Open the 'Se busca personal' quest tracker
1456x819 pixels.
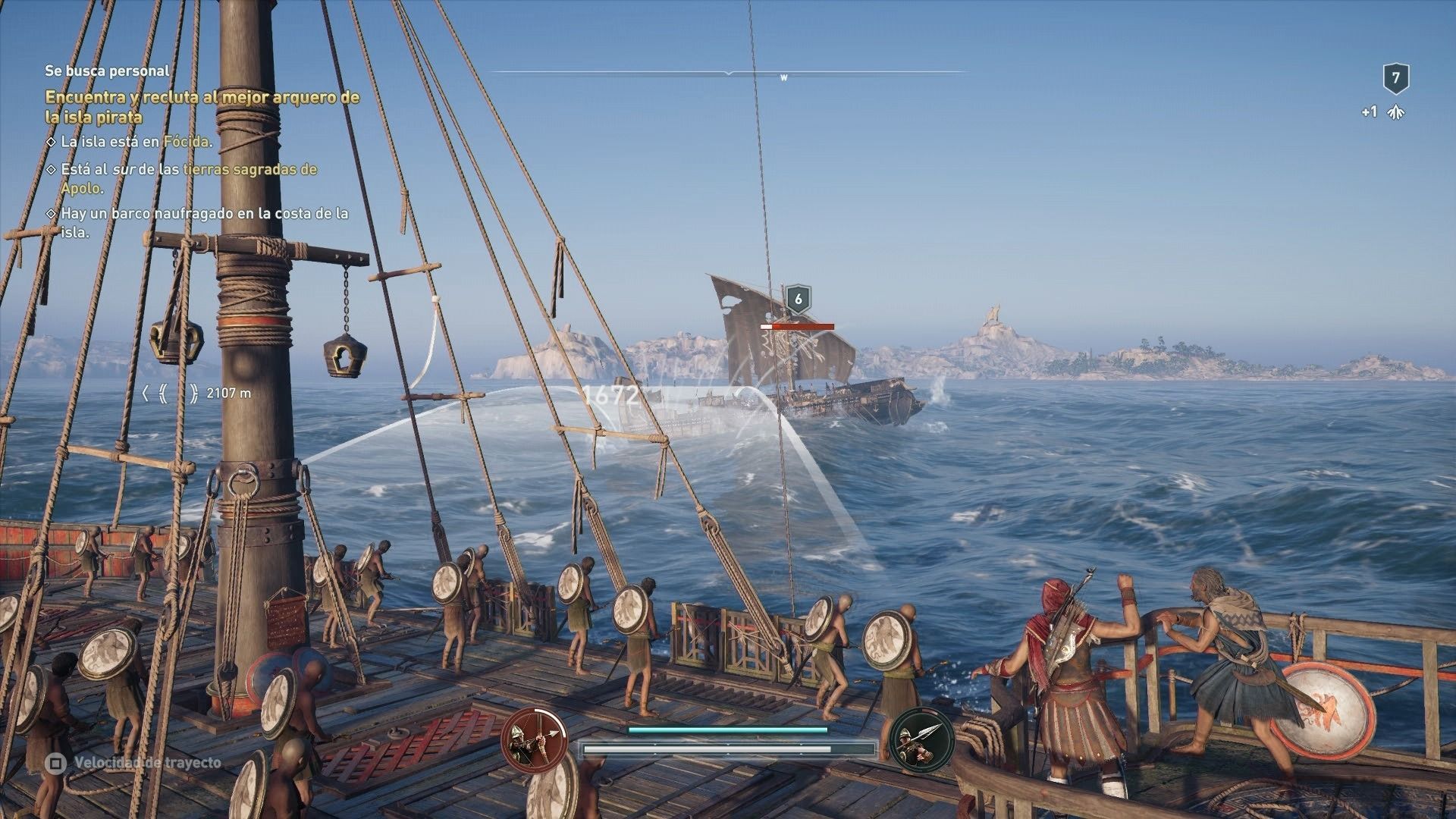click(x=107, y=71)
